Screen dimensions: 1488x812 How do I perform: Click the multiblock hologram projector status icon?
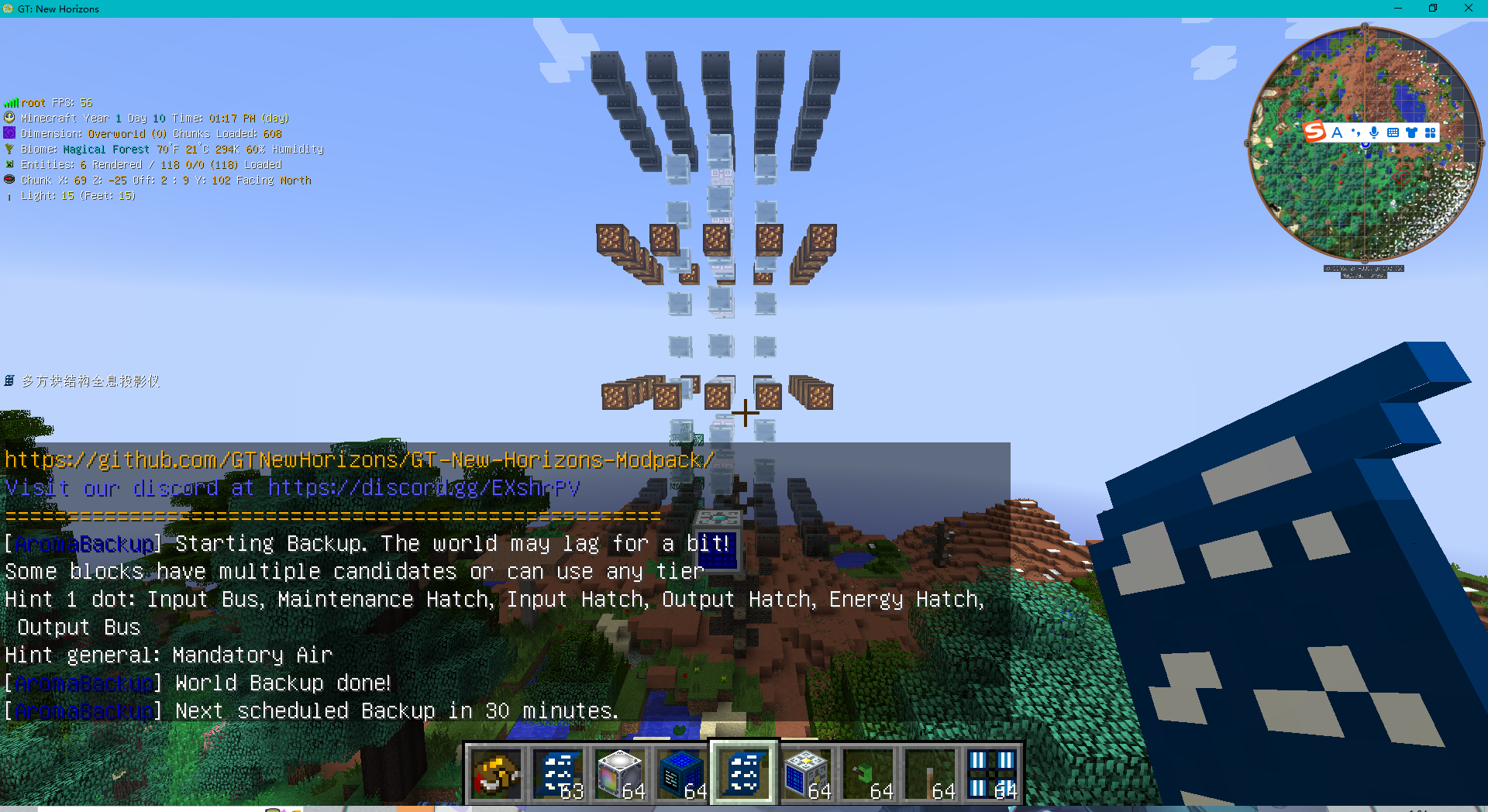coord(9,380)
